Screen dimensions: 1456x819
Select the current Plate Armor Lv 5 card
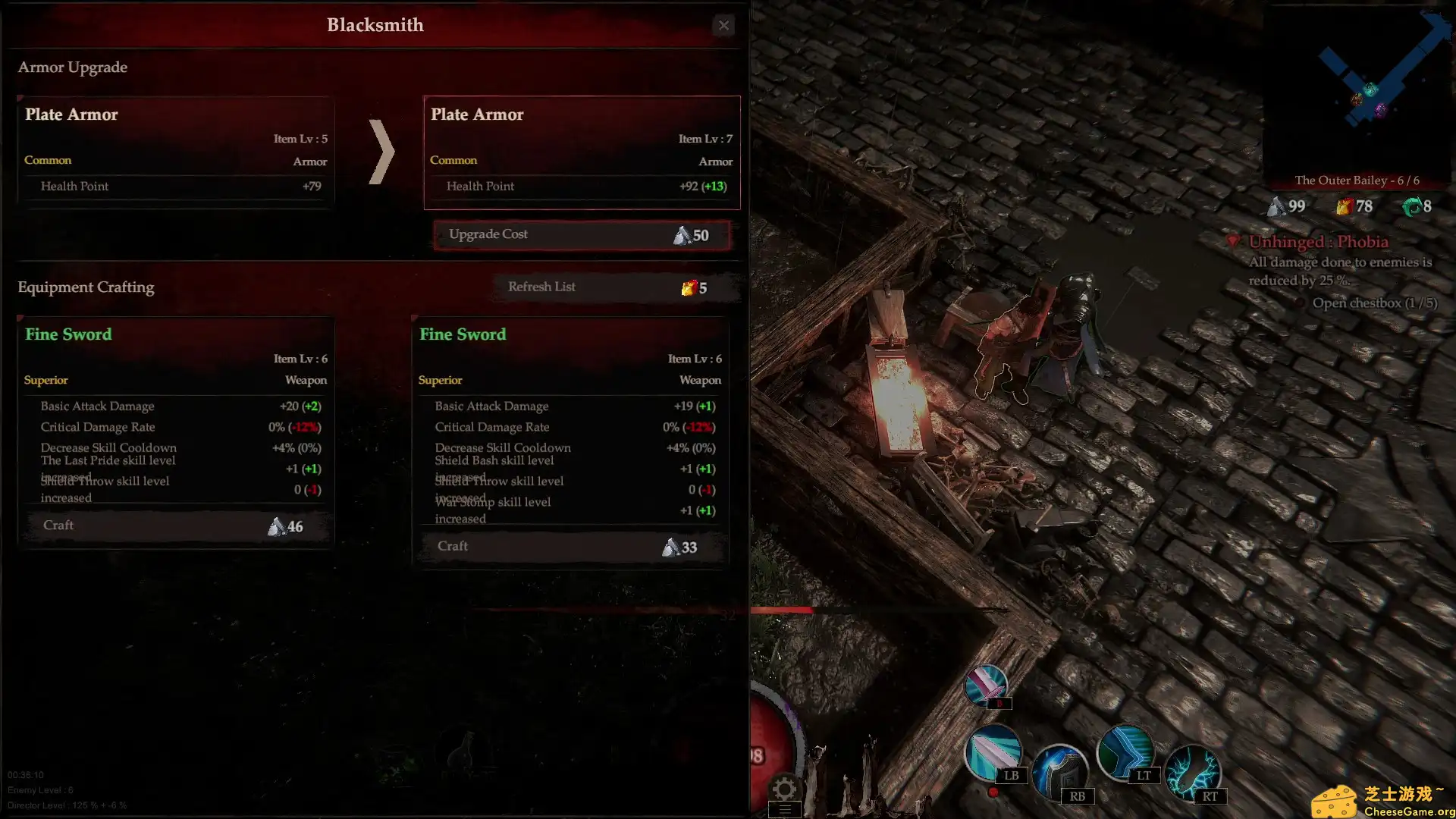pyautogui.click(x=176, y=151)
